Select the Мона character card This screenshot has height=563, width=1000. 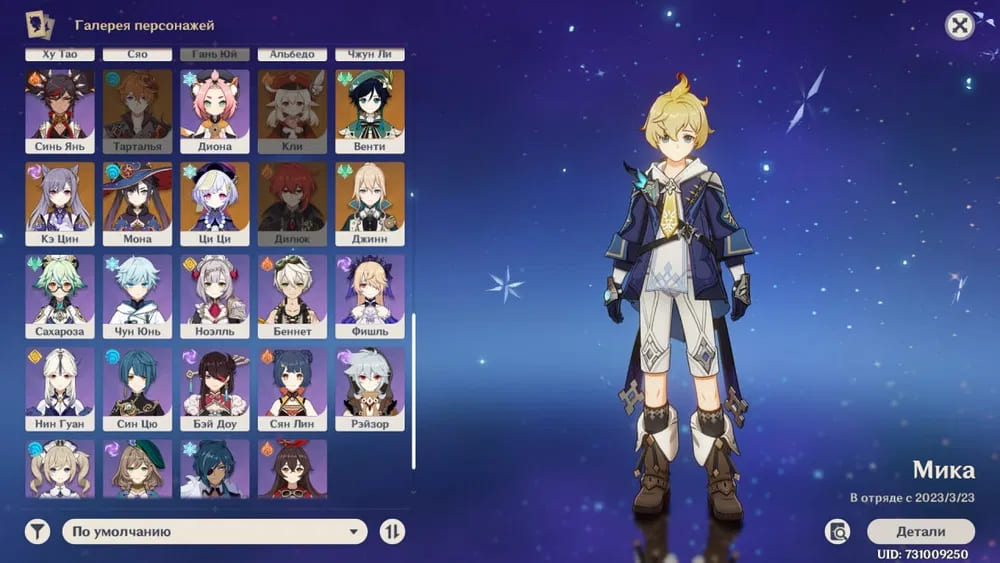point(137,203)
